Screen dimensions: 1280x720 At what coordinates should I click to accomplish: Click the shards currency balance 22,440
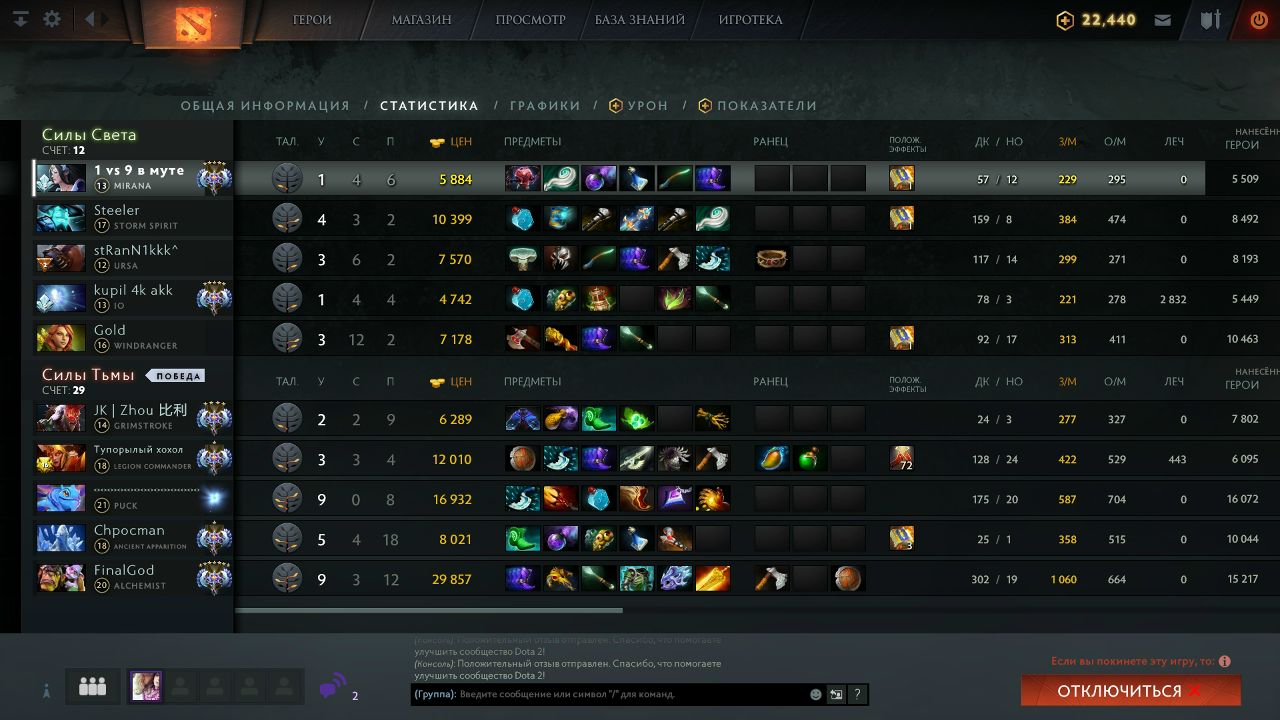(x=1097, y=20)
